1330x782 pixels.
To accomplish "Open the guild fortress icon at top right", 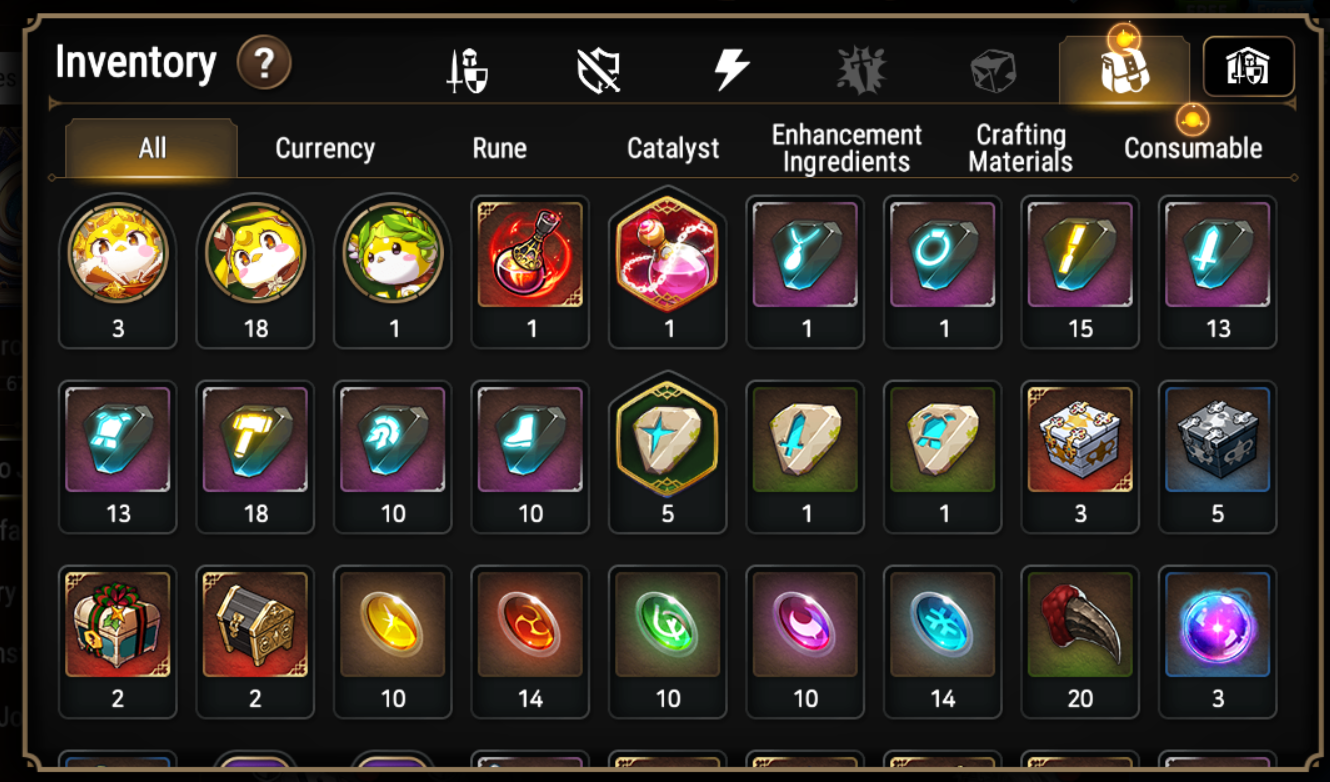I will coord(1248,66).
